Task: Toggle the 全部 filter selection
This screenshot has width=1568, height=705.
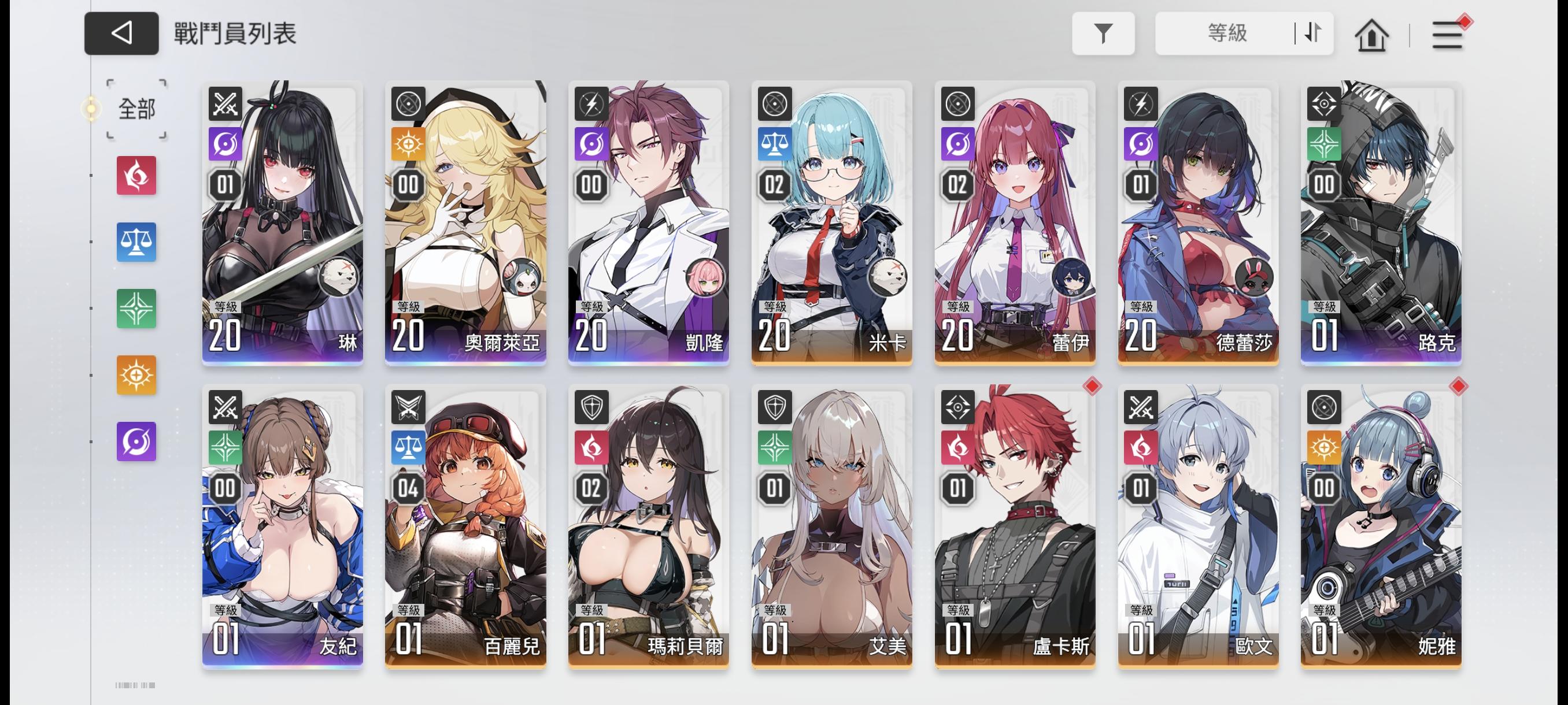Action: pos(135,109)
